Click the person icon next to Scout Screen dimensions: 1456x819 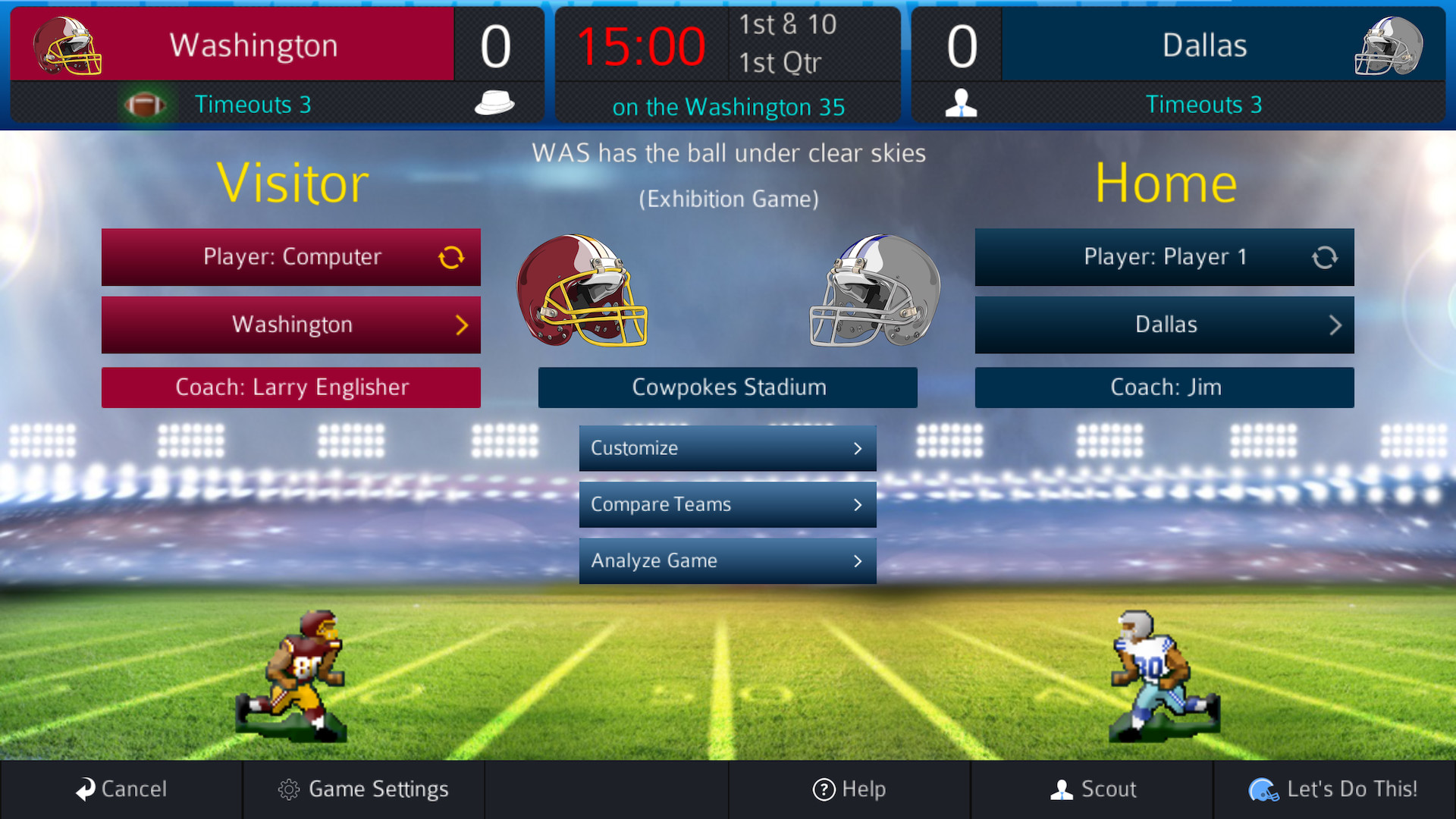click(x=1060, y=789)
